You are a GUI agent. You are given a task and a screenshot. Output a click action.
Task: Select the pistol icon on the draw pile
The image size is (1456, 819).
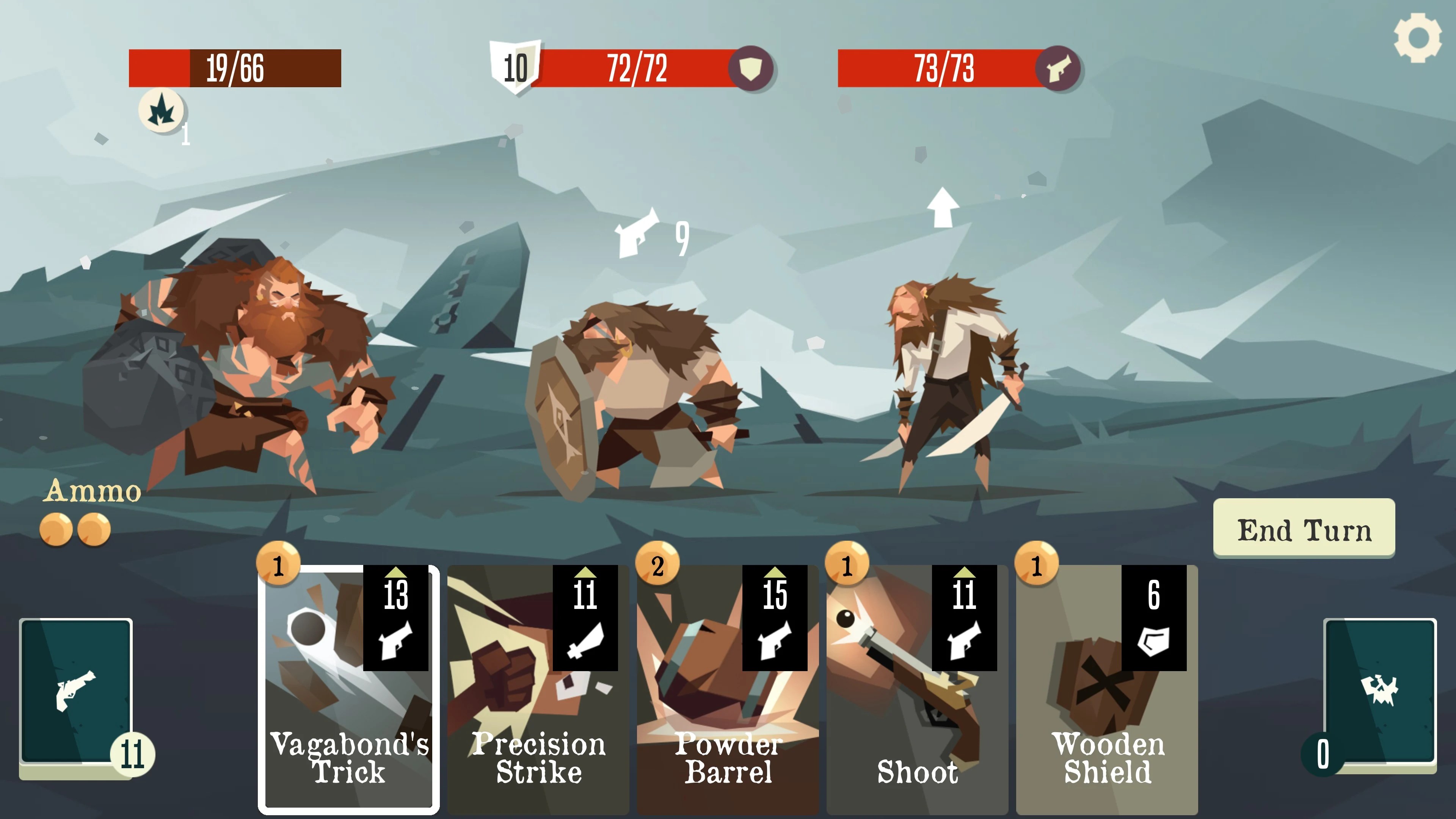tap(76, 691)
